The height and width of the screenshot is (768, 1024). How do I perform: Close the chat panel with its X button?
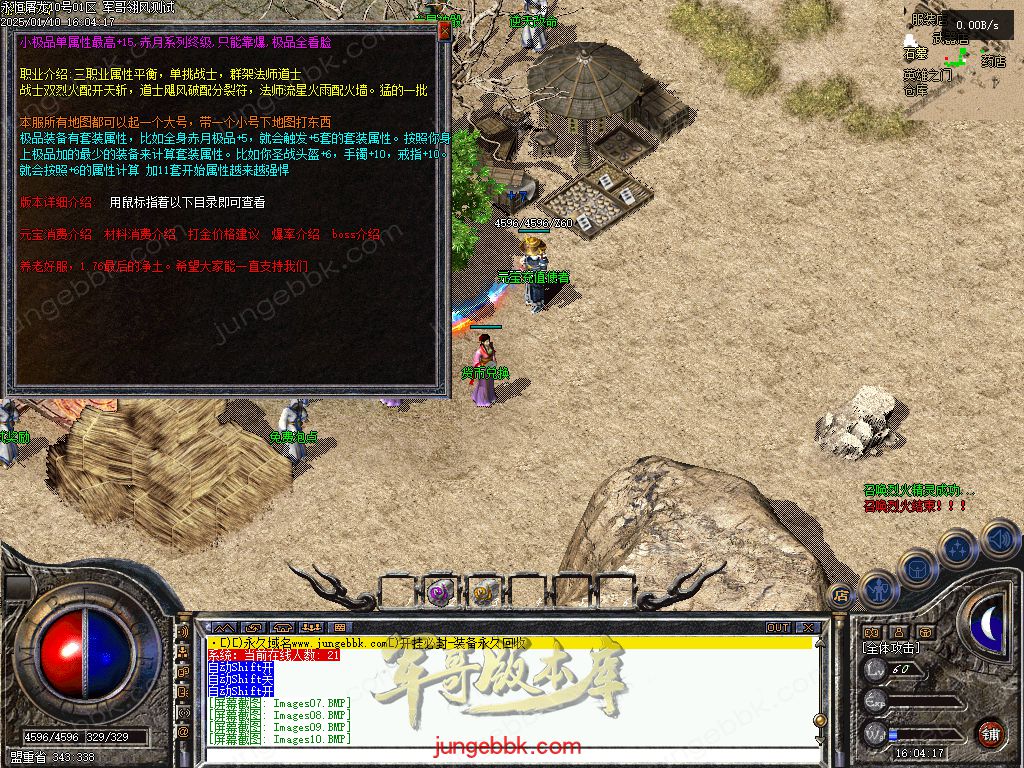805,628
